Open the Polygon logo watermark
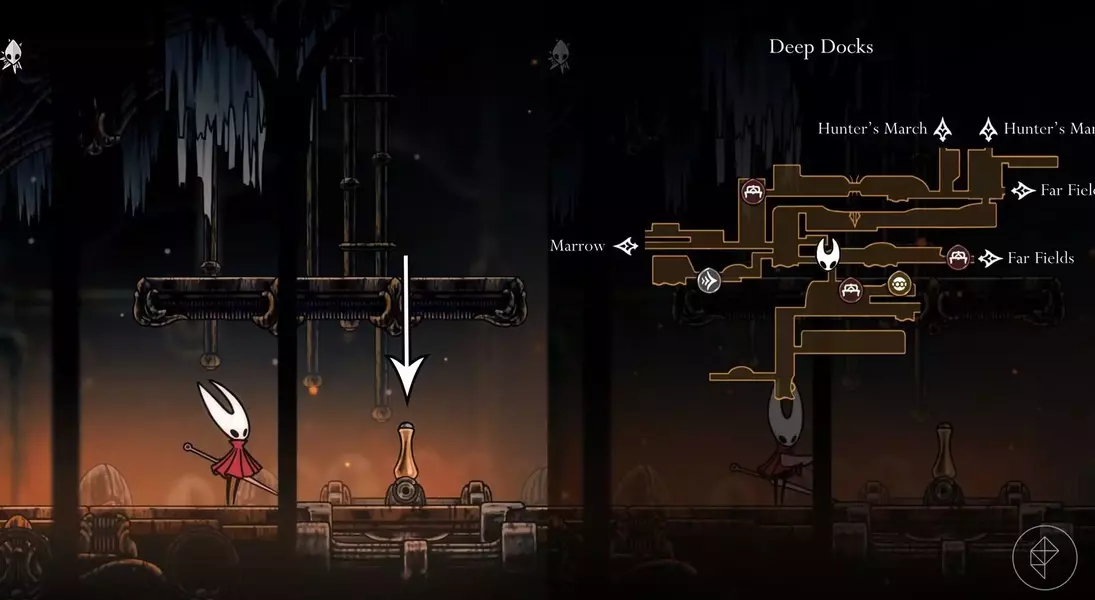The height and width of the screenshot is (600, 1095). [1044, 556]
